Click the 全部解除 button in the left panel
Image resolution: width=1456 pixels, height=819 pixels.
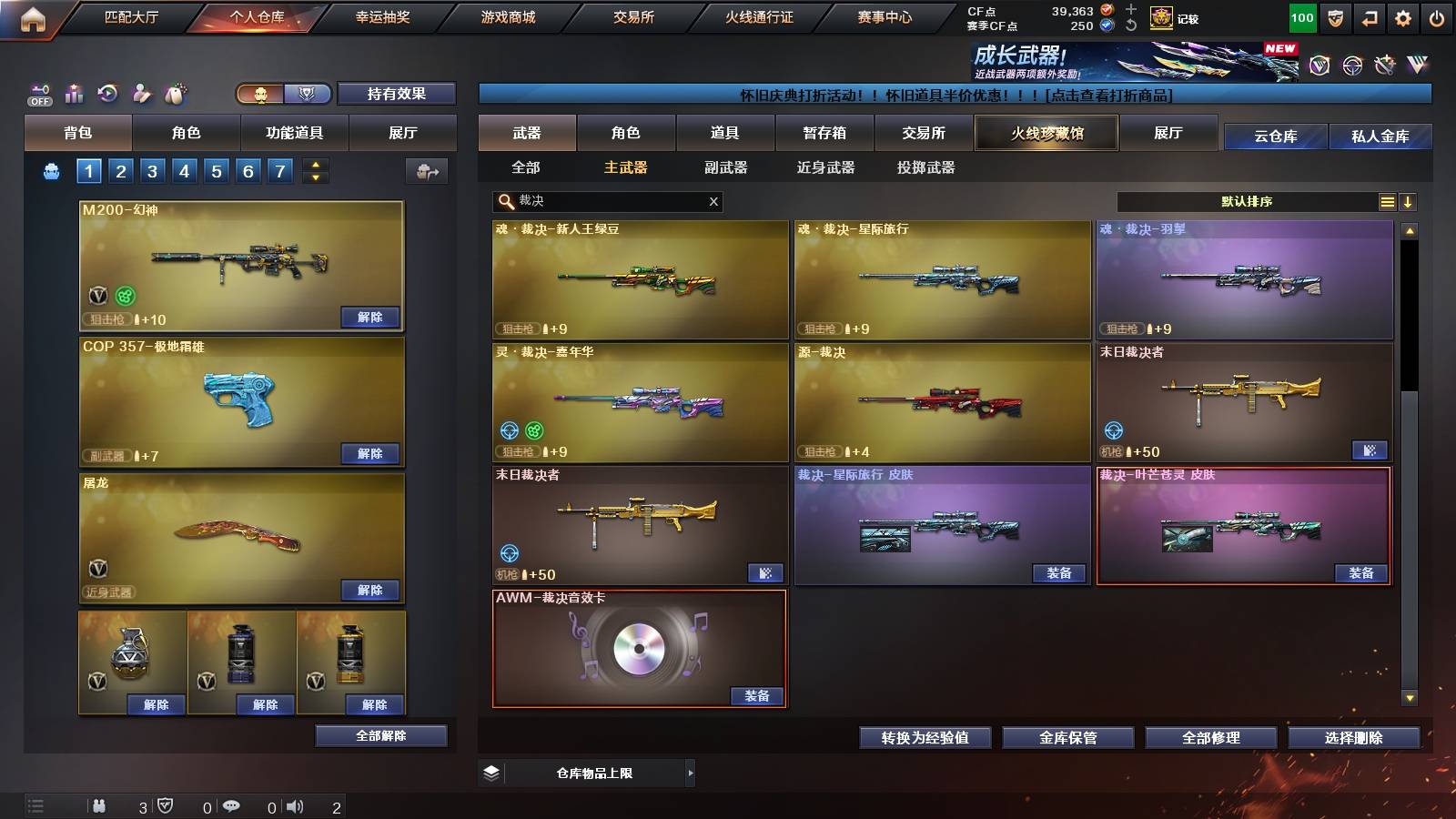point(380,735)
